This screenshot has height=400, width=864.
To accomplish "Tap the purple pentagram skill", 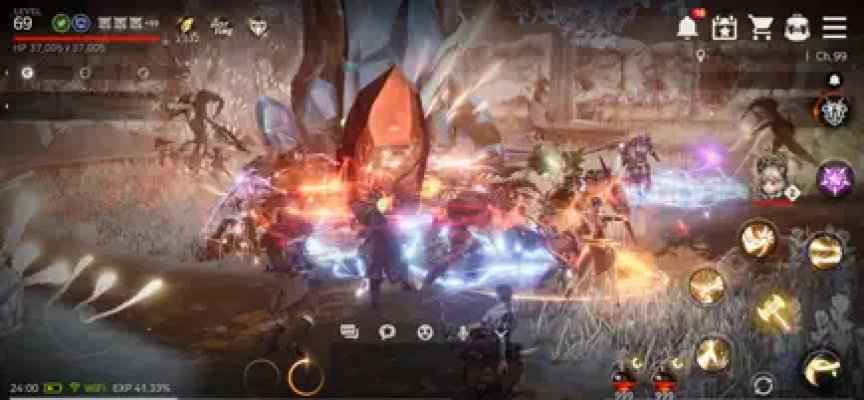I will tap(833, 179).
